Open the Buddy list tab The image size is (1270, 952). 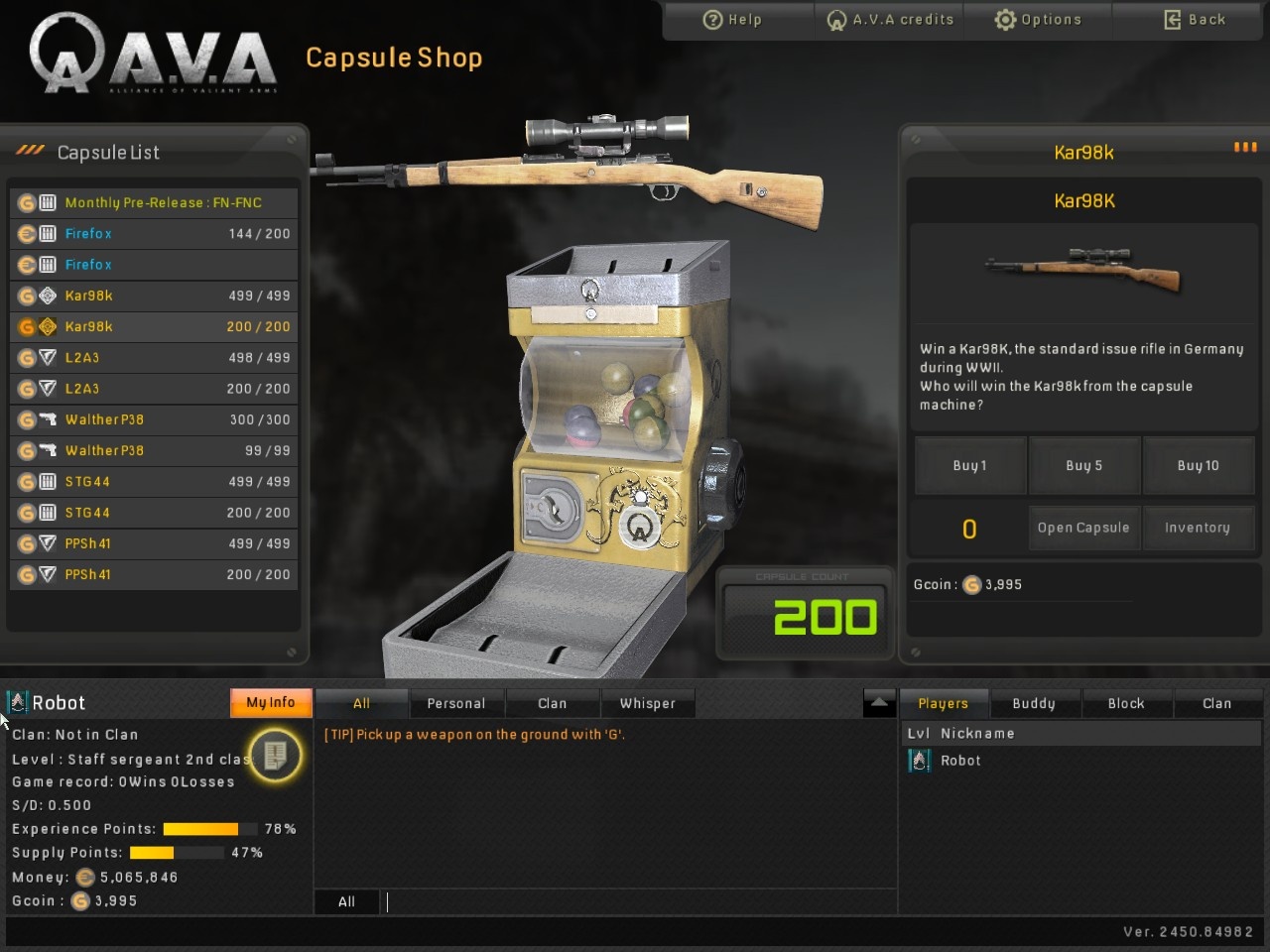(x=1034, y=702)
